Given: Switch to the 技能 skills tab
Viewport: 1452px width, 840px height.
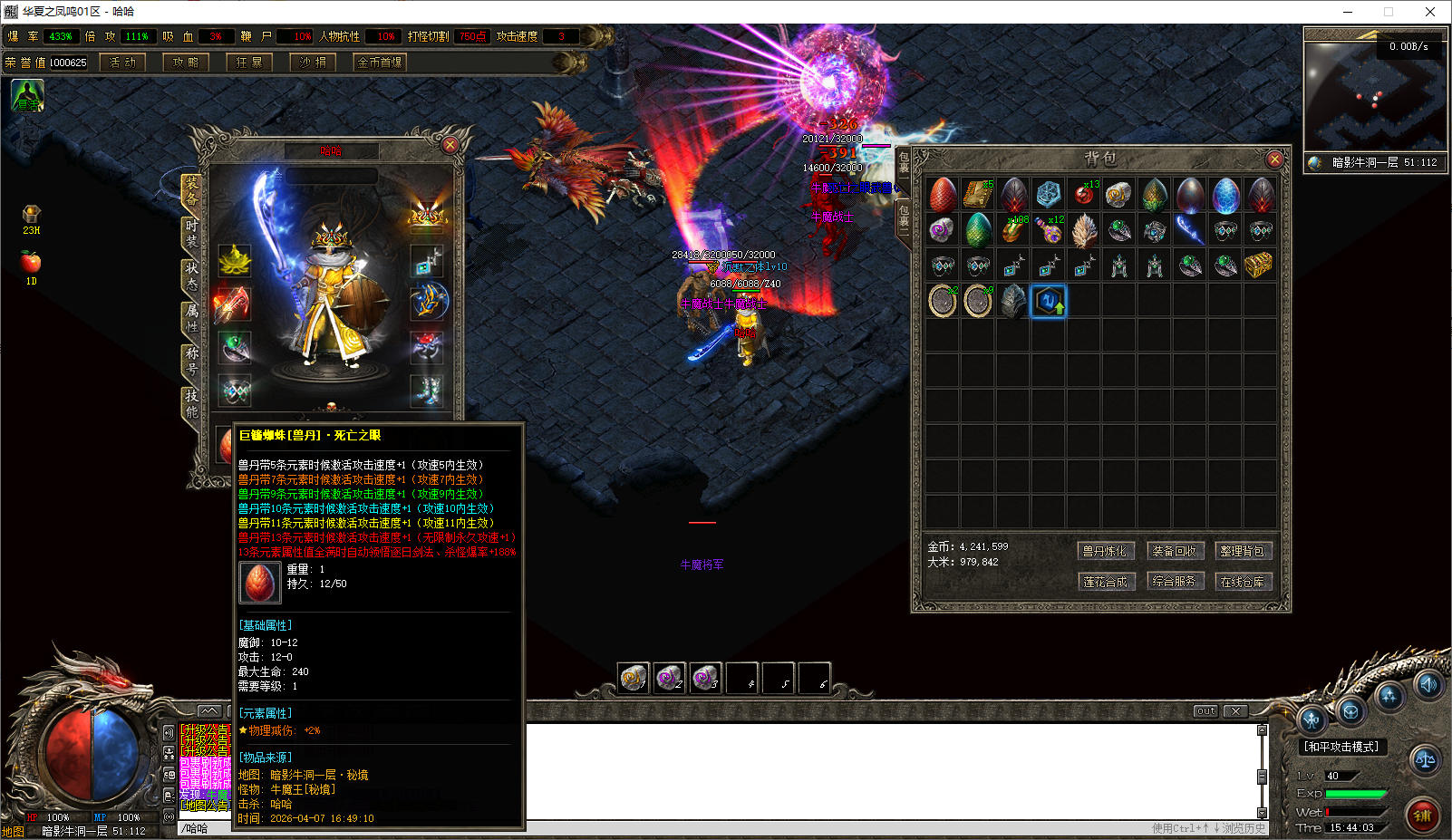Looking at the screenshot, I should pyautogui.click(x=191, y=403).
